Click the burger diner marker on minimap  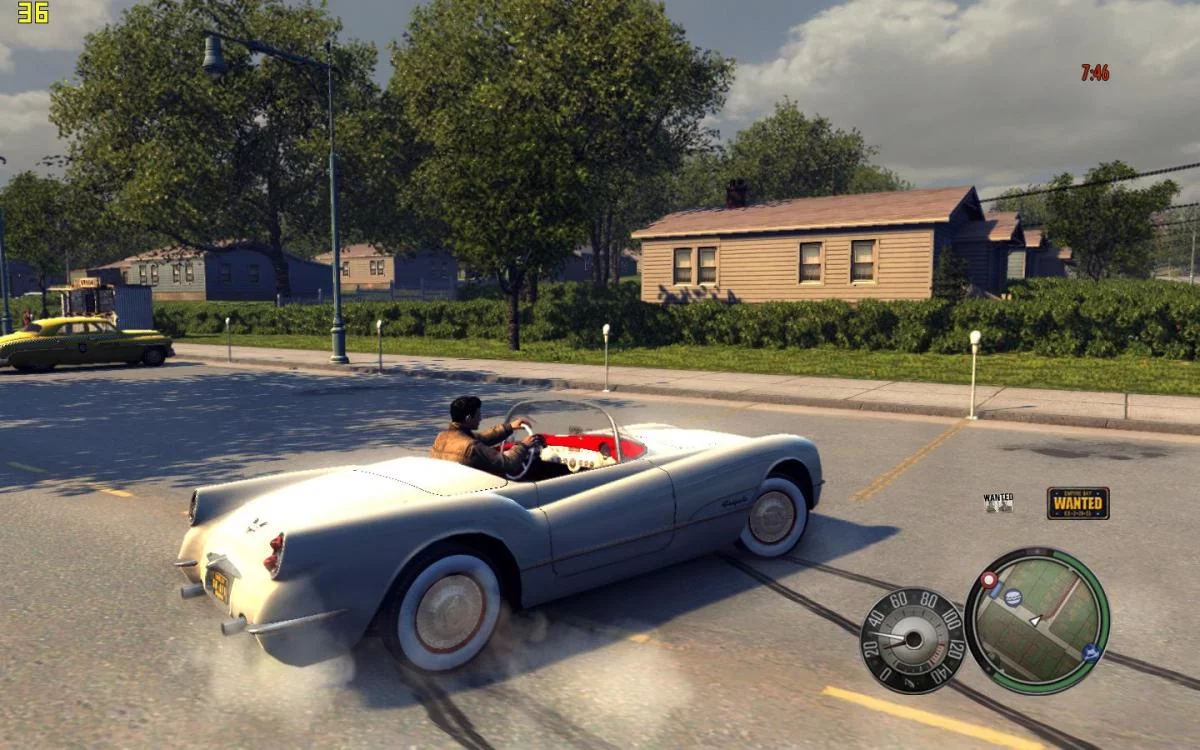1012,598
